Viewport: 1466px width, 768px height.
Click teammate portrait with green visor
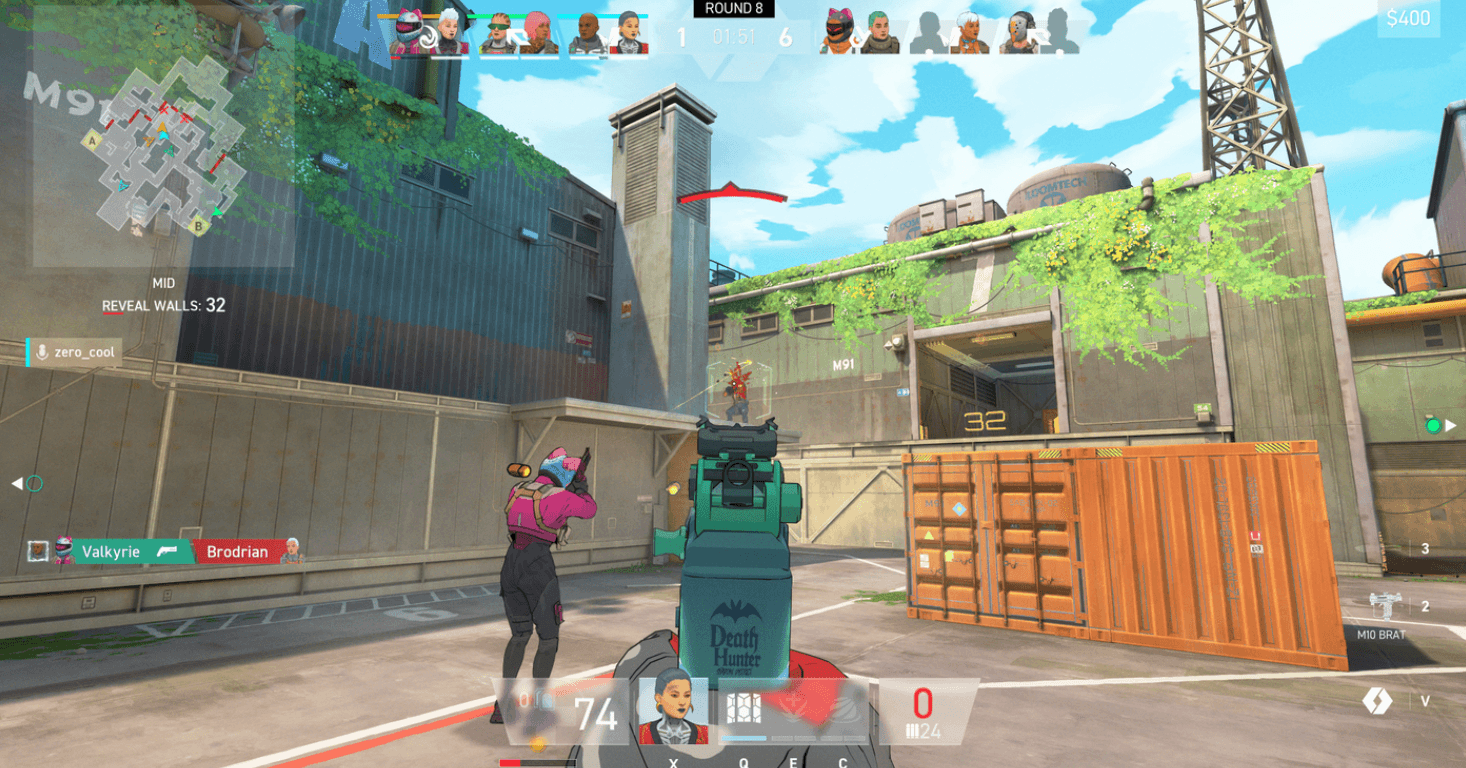497,33
